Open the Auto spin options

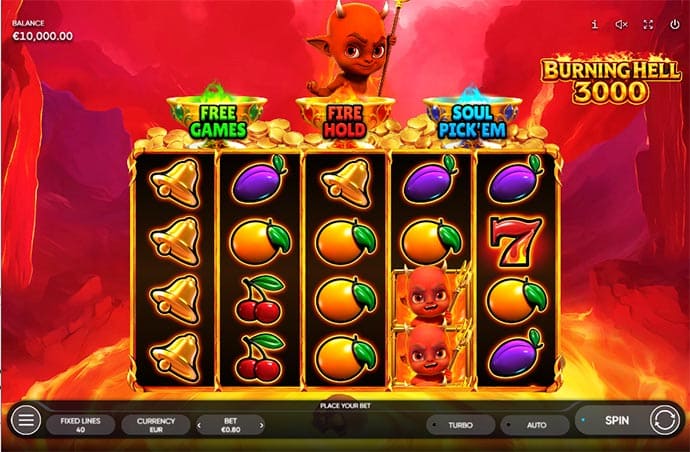(x=535, y=425)
